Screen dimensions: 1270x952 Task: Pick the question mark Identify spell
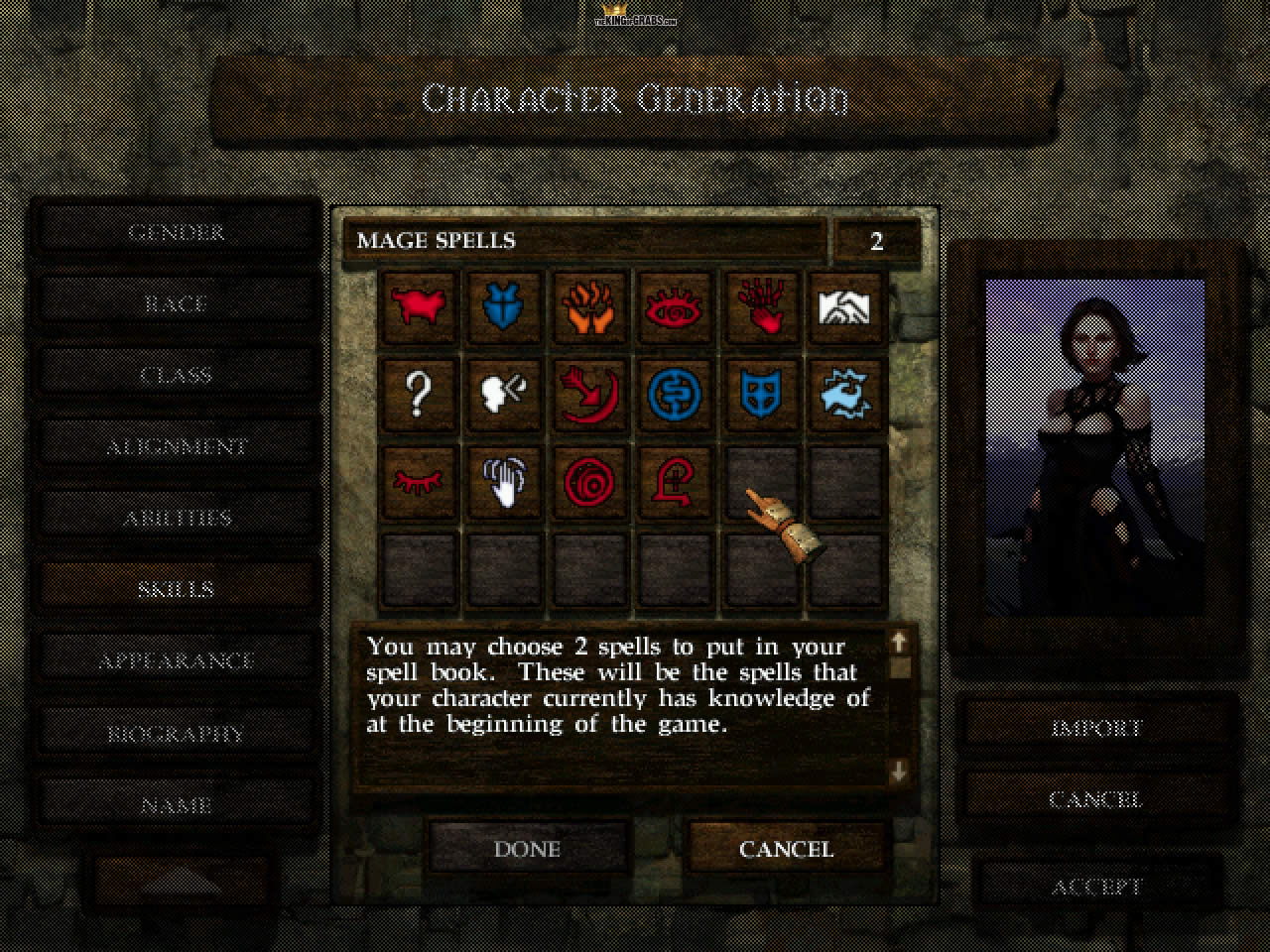point(419,394)
